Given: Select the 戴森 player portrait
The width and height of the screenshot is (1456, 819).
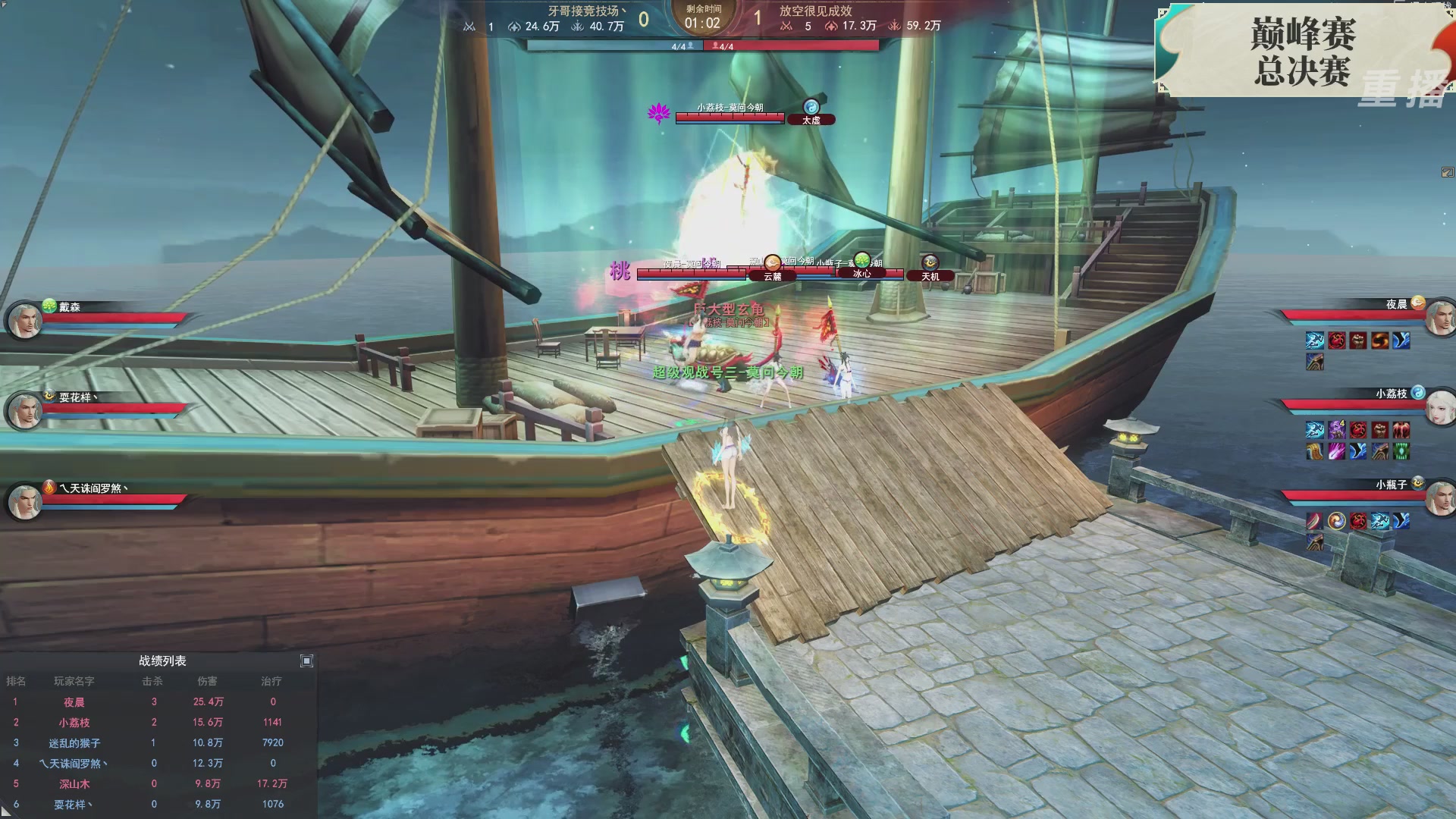Looking at the screenshot, I should click(24, 320).
